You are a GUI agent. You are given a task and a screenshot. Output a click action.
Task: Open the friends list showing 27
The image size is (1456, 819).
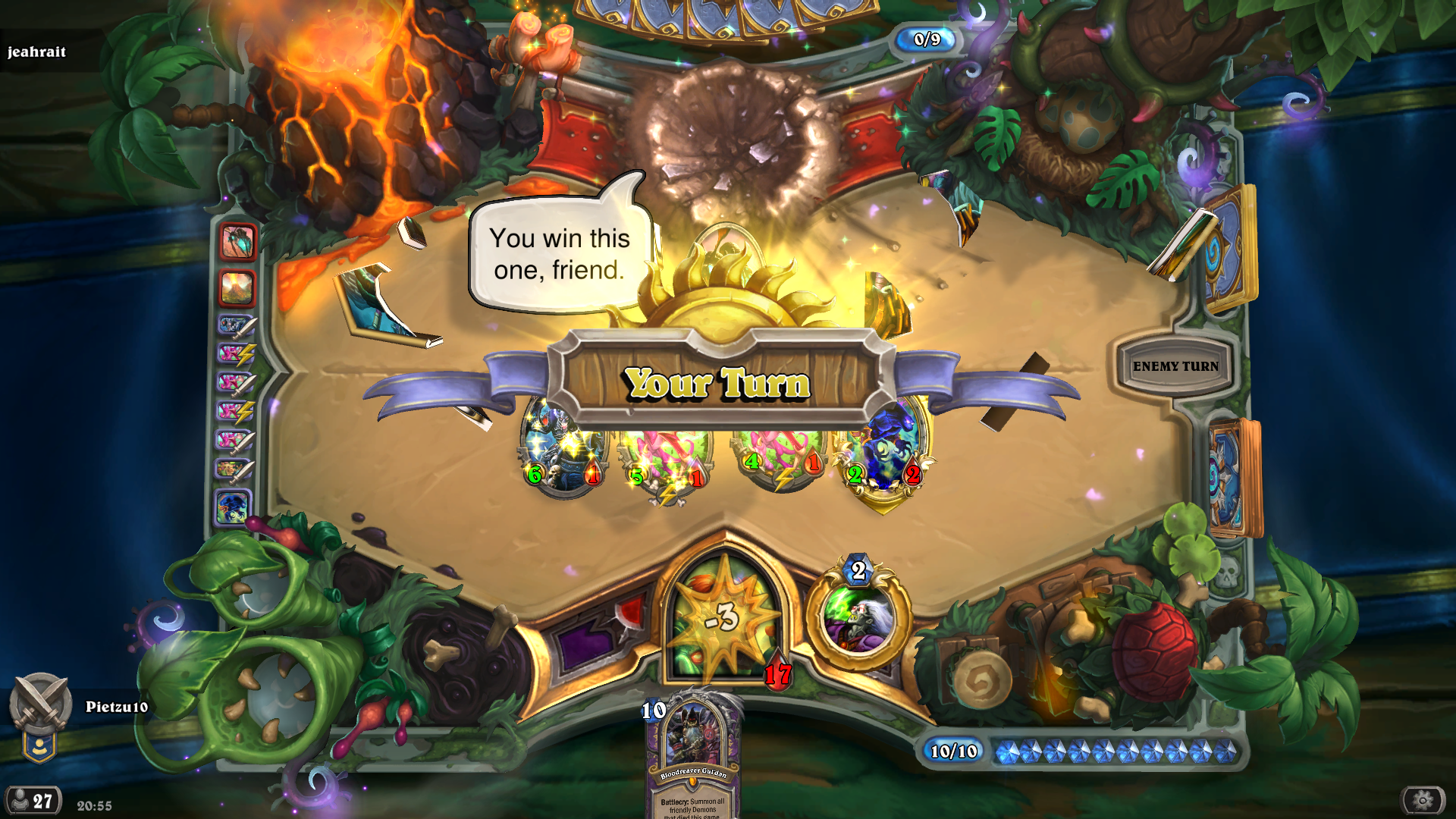pyautogui.click(x=32, y=801)
